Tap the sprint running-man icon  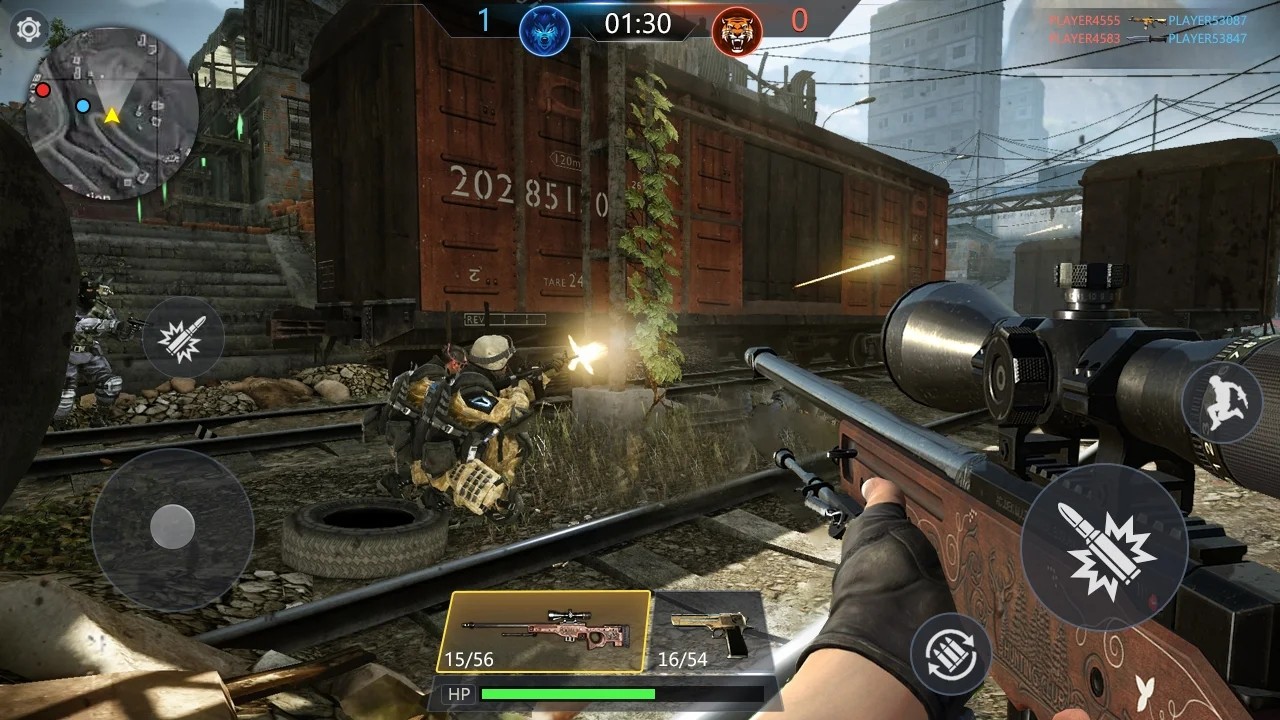(x=1222, y=402)
